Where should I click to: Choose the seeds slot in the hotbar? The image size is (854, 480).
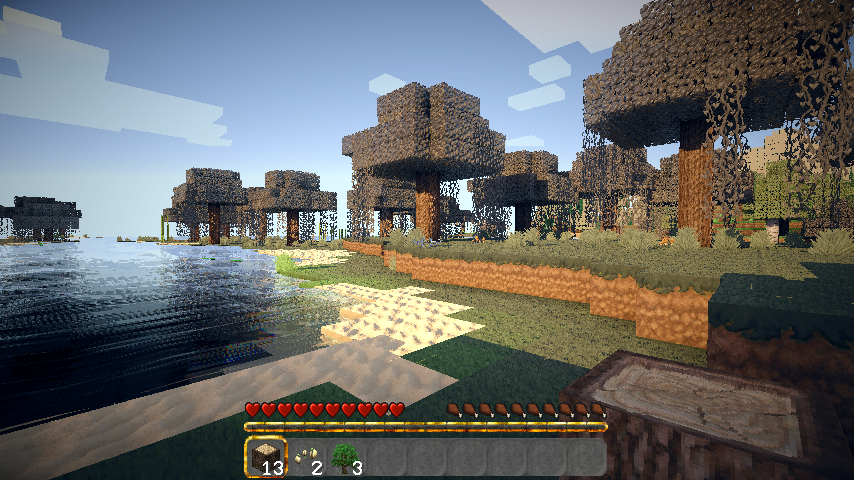(x=305, y=457)
